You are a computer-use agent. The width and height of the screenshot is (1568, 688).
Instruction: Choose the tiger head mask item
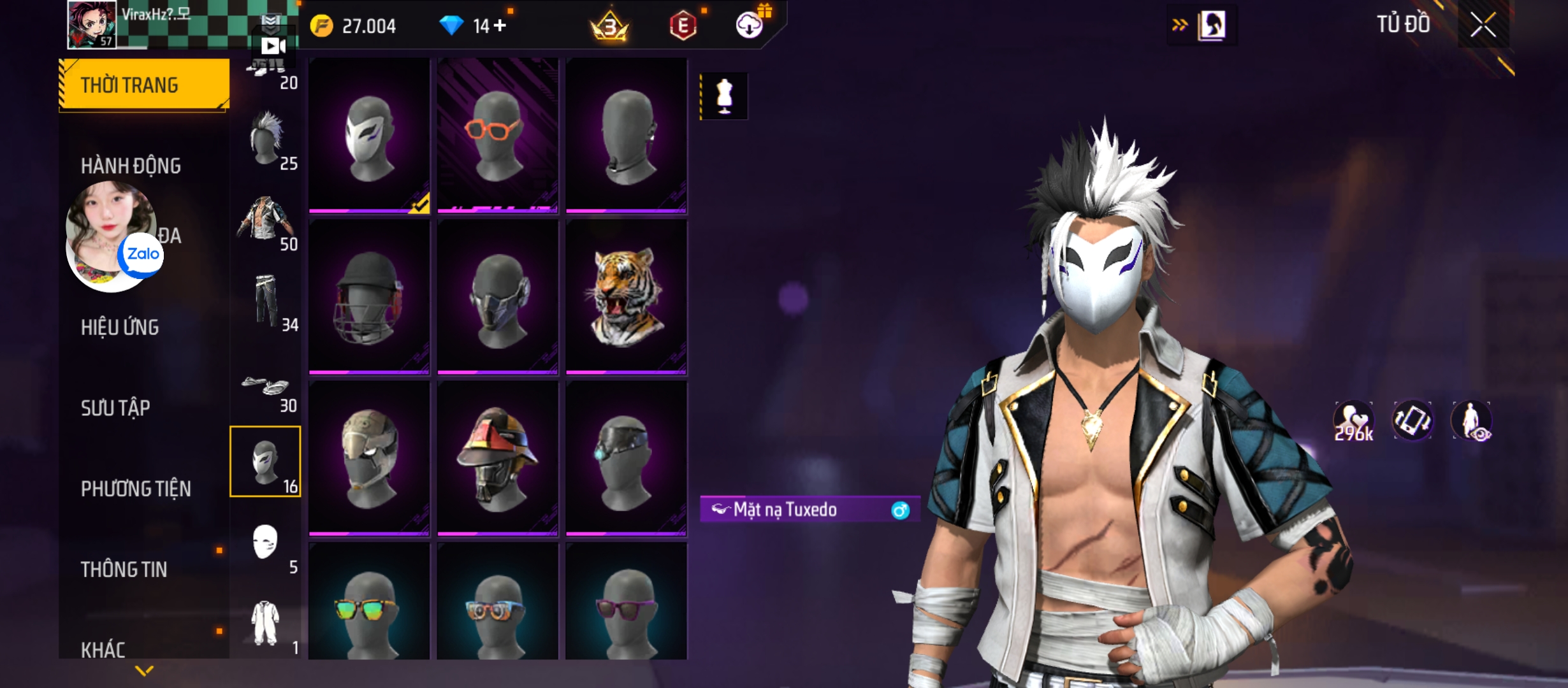(626, 297)
